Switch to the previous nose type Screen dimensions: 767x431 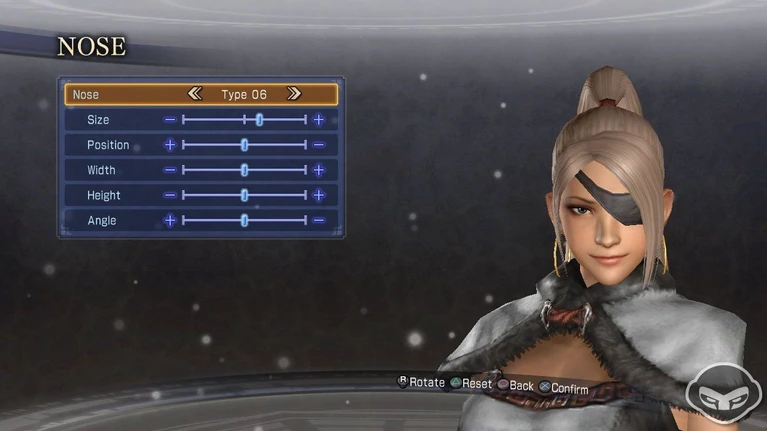click(195, 94)
